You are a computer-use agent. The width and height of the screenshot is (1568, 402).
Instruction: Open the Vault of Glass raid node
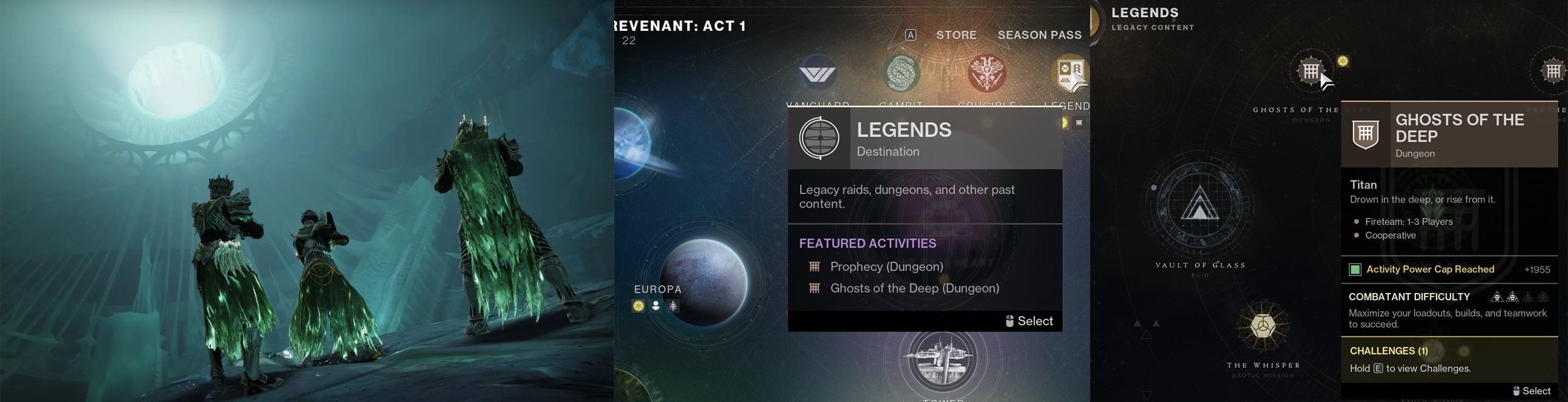1199,205
